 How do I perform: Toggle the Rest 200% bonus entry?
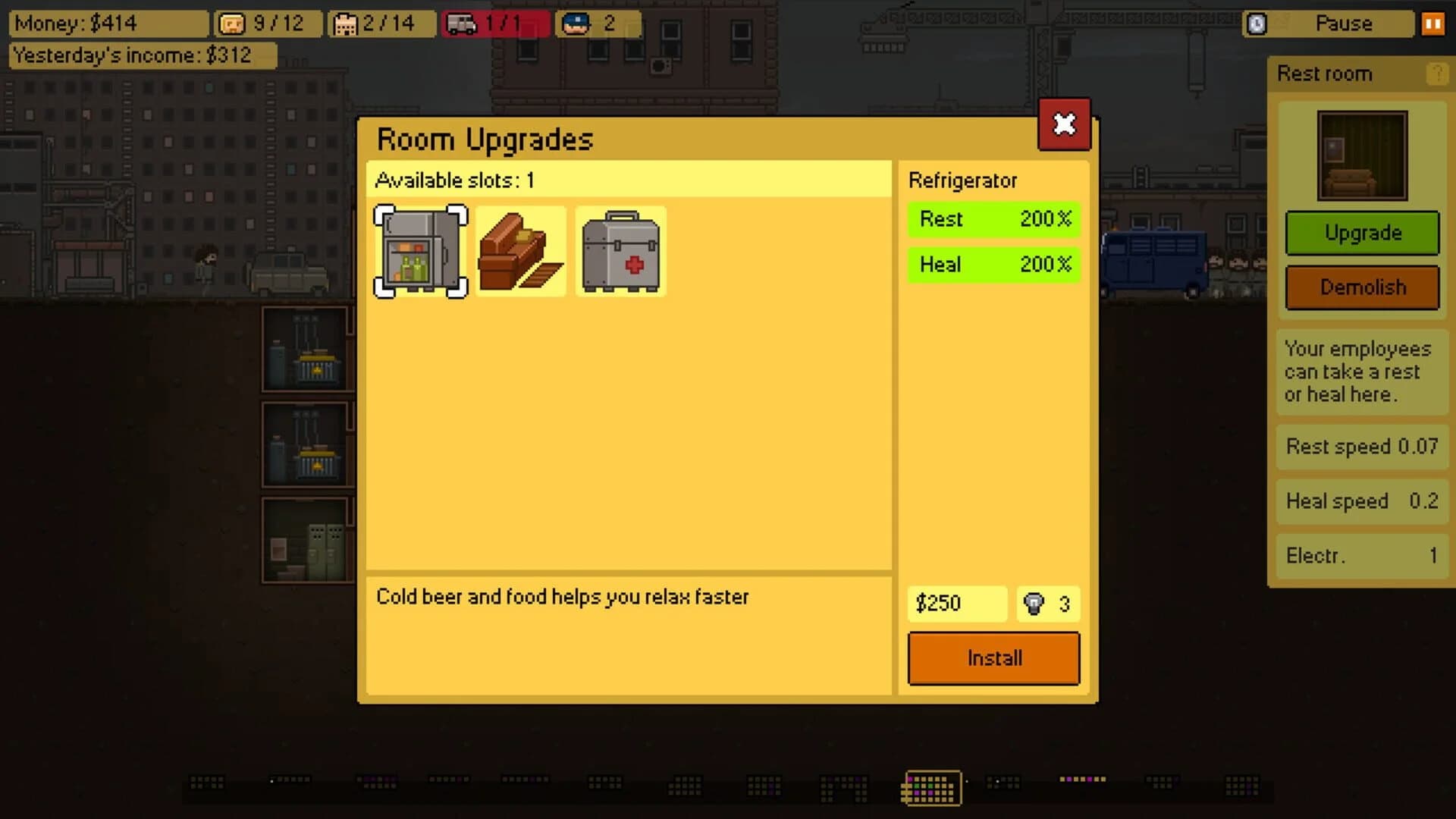click(x=993, y=219)
